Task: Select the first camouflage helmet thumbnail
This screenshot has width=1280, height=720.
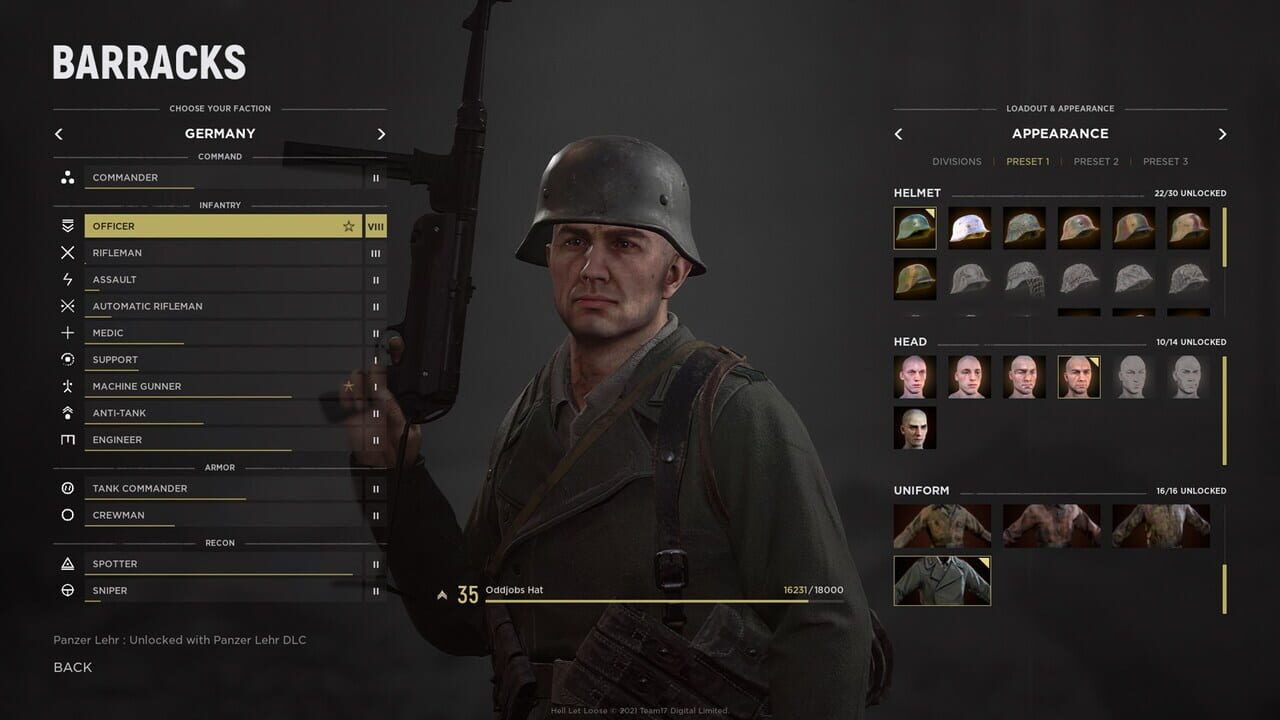Action: click(x=915, y=227)
